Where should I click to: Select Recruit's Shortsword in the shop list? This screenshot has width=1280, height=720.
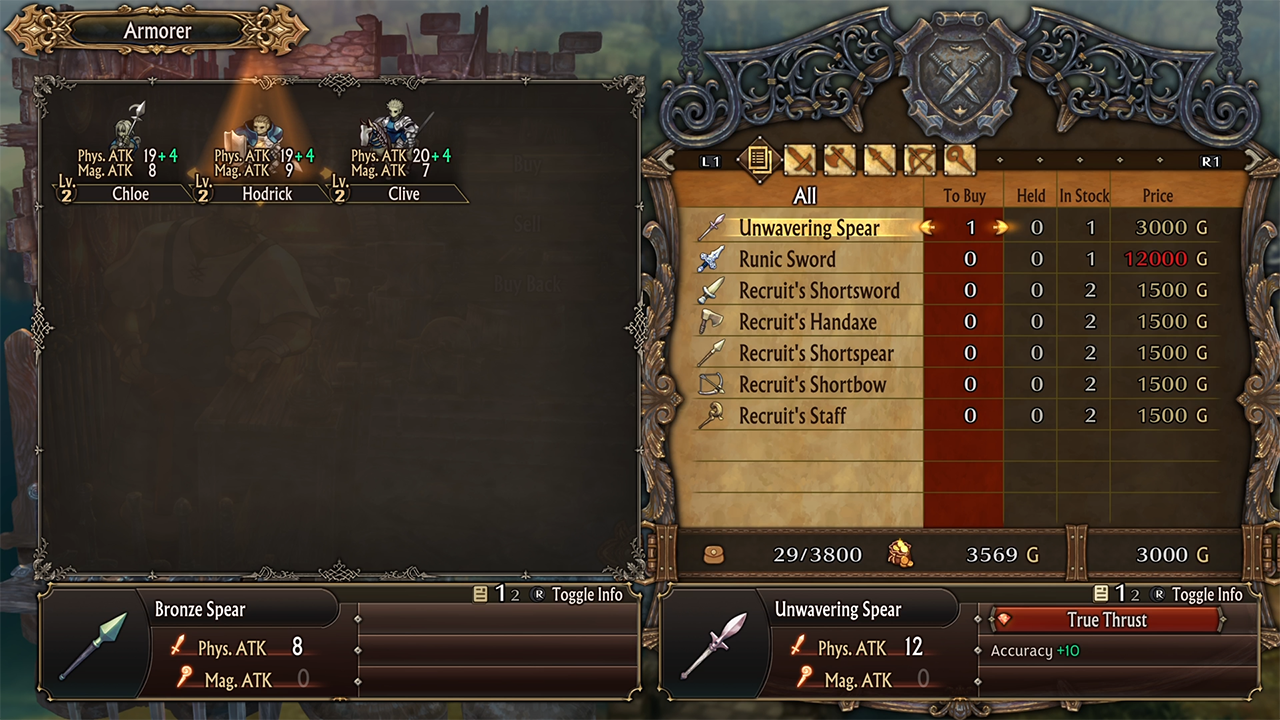(x=818, y=291)
